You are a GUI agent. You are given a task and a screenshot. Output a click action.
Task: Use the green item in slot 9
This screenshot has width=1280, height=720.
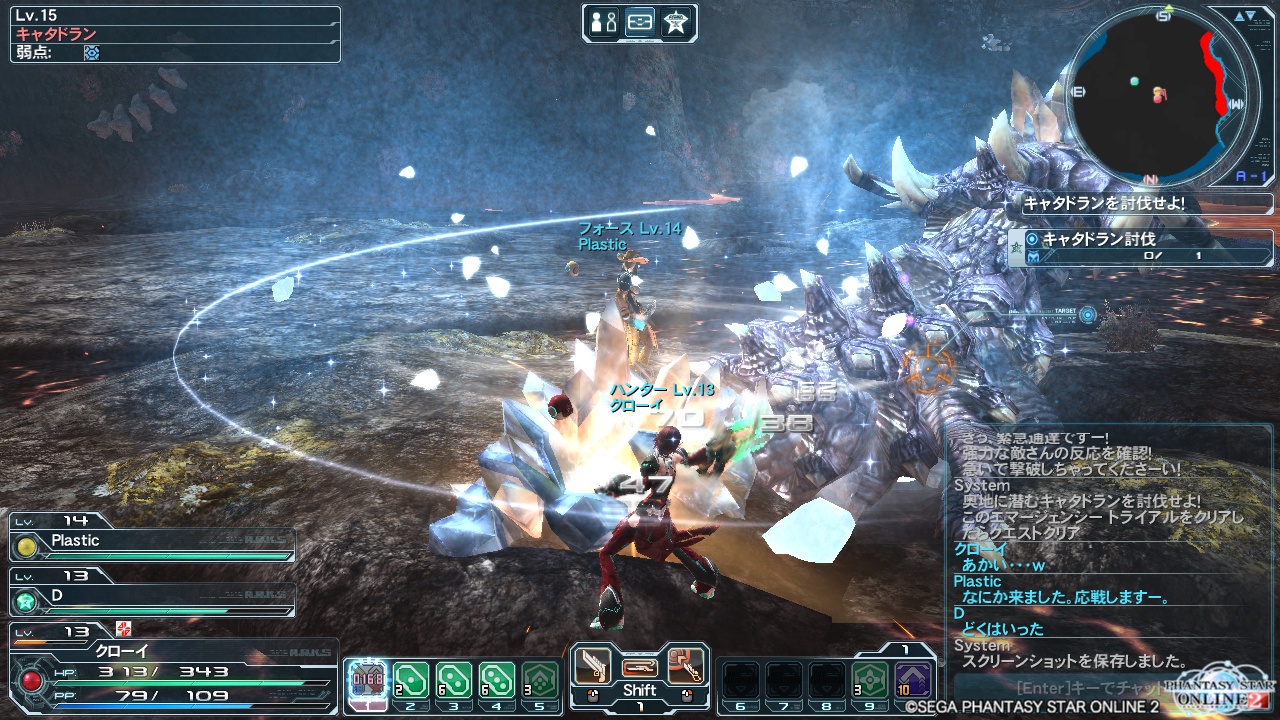(870, 681)
